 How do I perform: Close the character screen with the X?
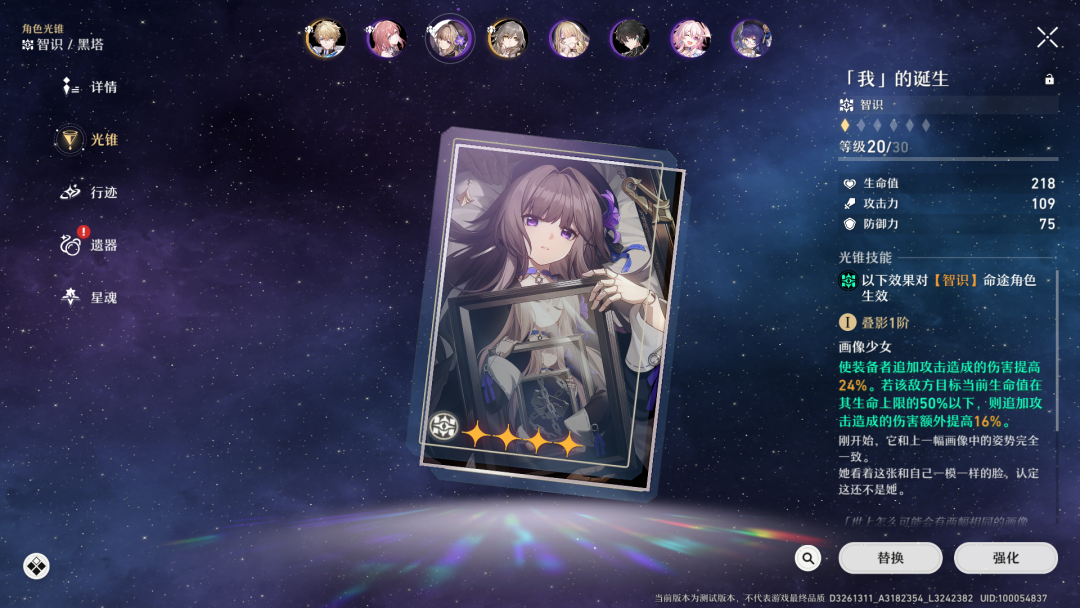point(1047,38)
